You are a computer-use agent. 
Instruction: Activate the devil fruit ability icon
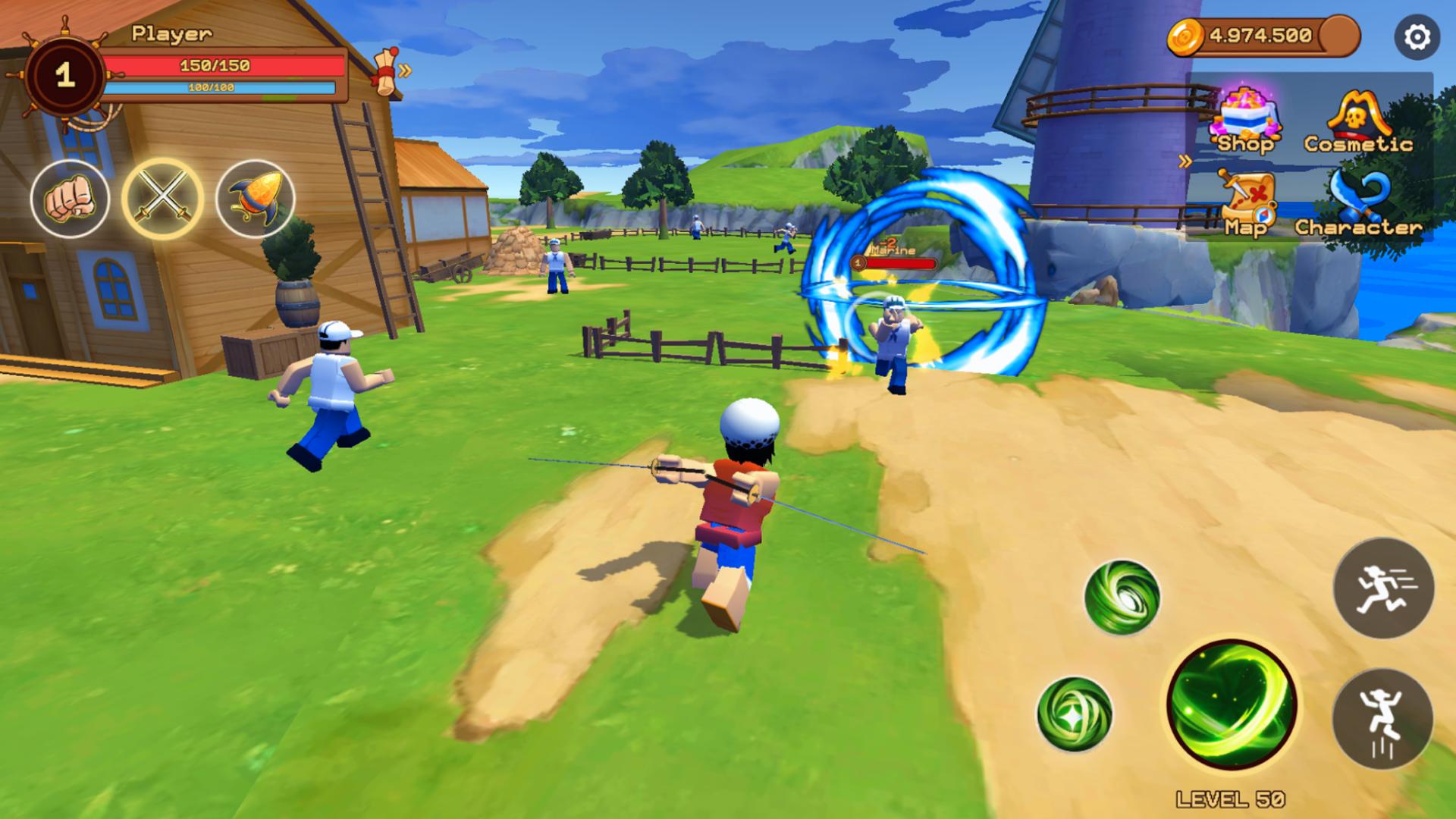pos(254,197)
